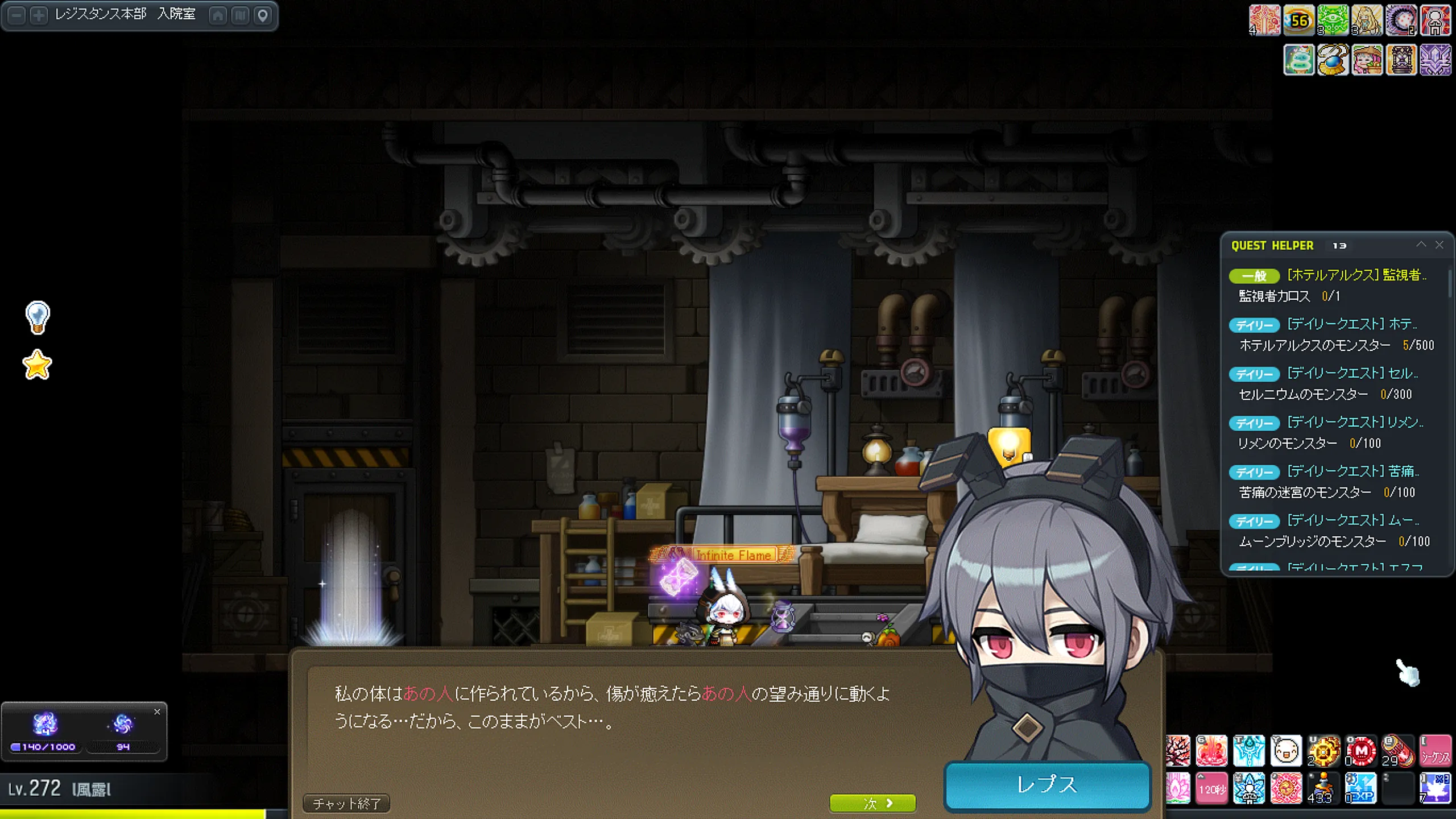Close the small skill gauge widget
The height and width of the screenshot is (819, 1456).
pos(157,712)
